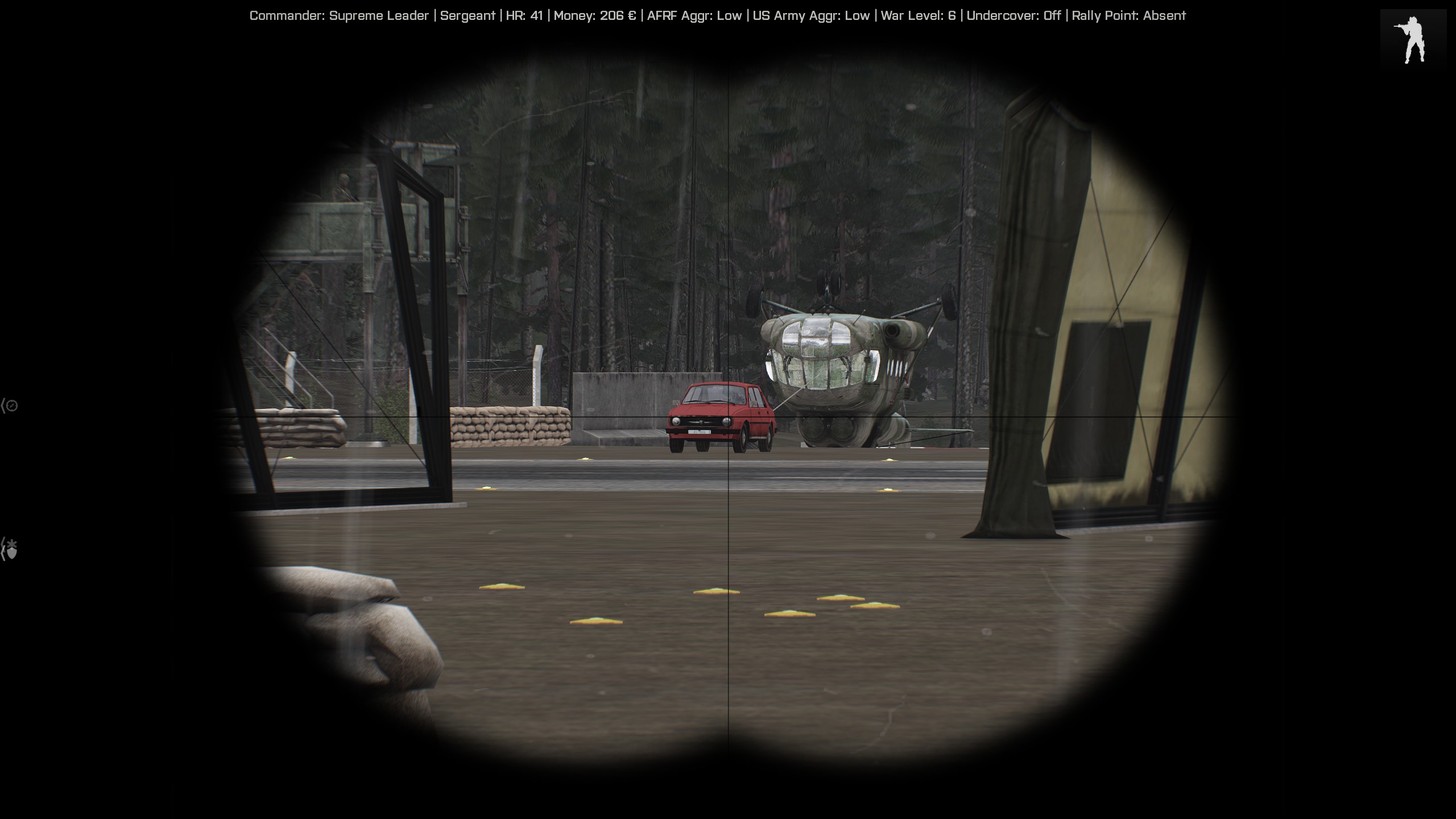The width and height of the screenshot is (1456, 819).
Task: Open the compass panel icon
Action: (11, 406)
